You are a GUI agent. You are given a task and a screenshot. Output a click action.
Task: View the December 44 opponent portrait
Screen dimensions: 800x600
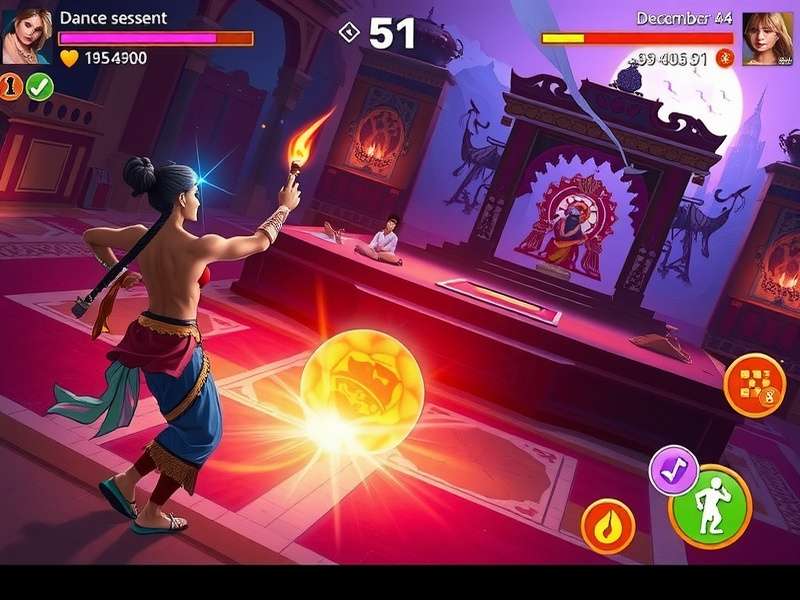click(768, 38)
